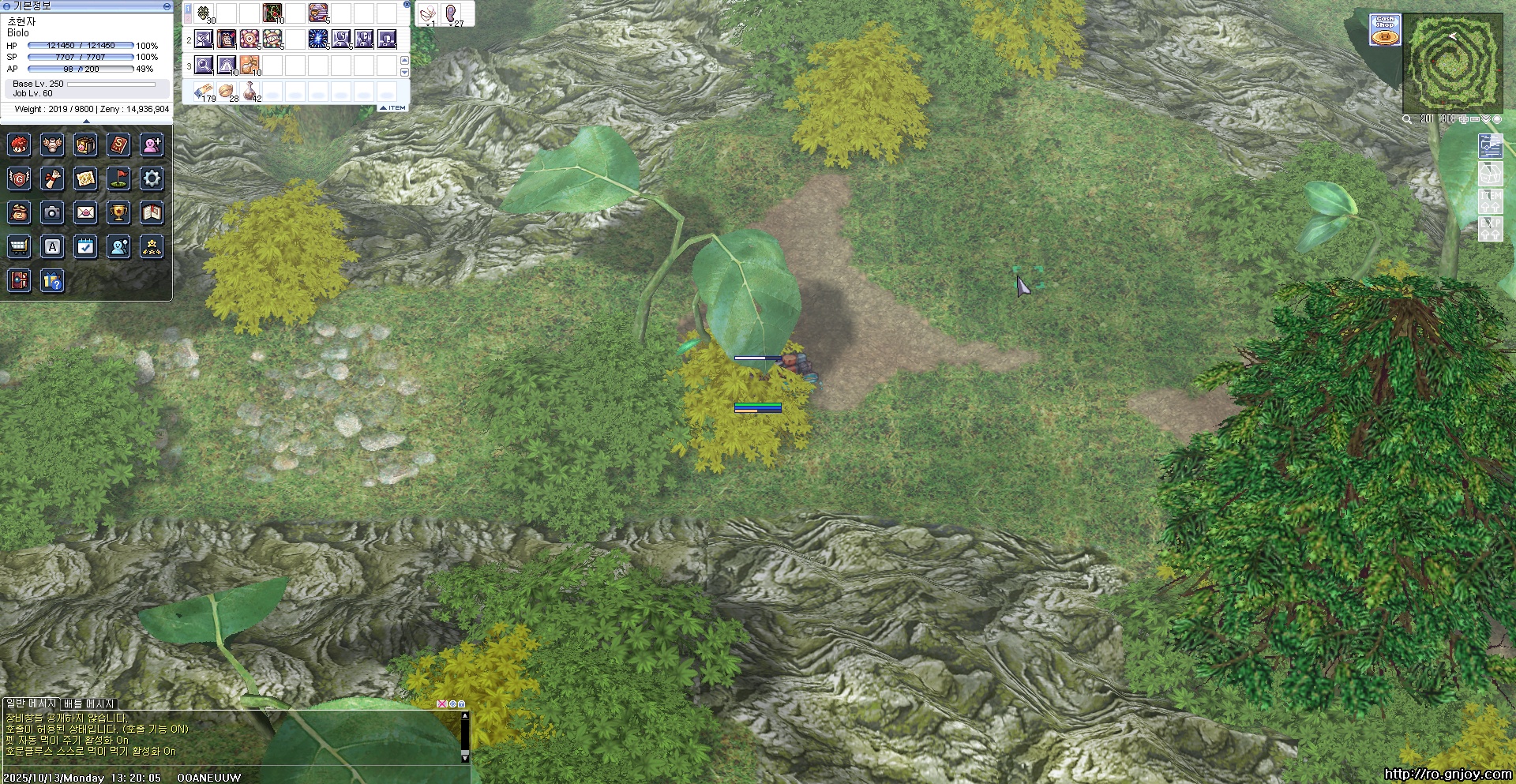Open the mail envelope icon
Image resolution: width=1516 pixels, height=784 pixels.
[x=85, y=212]
